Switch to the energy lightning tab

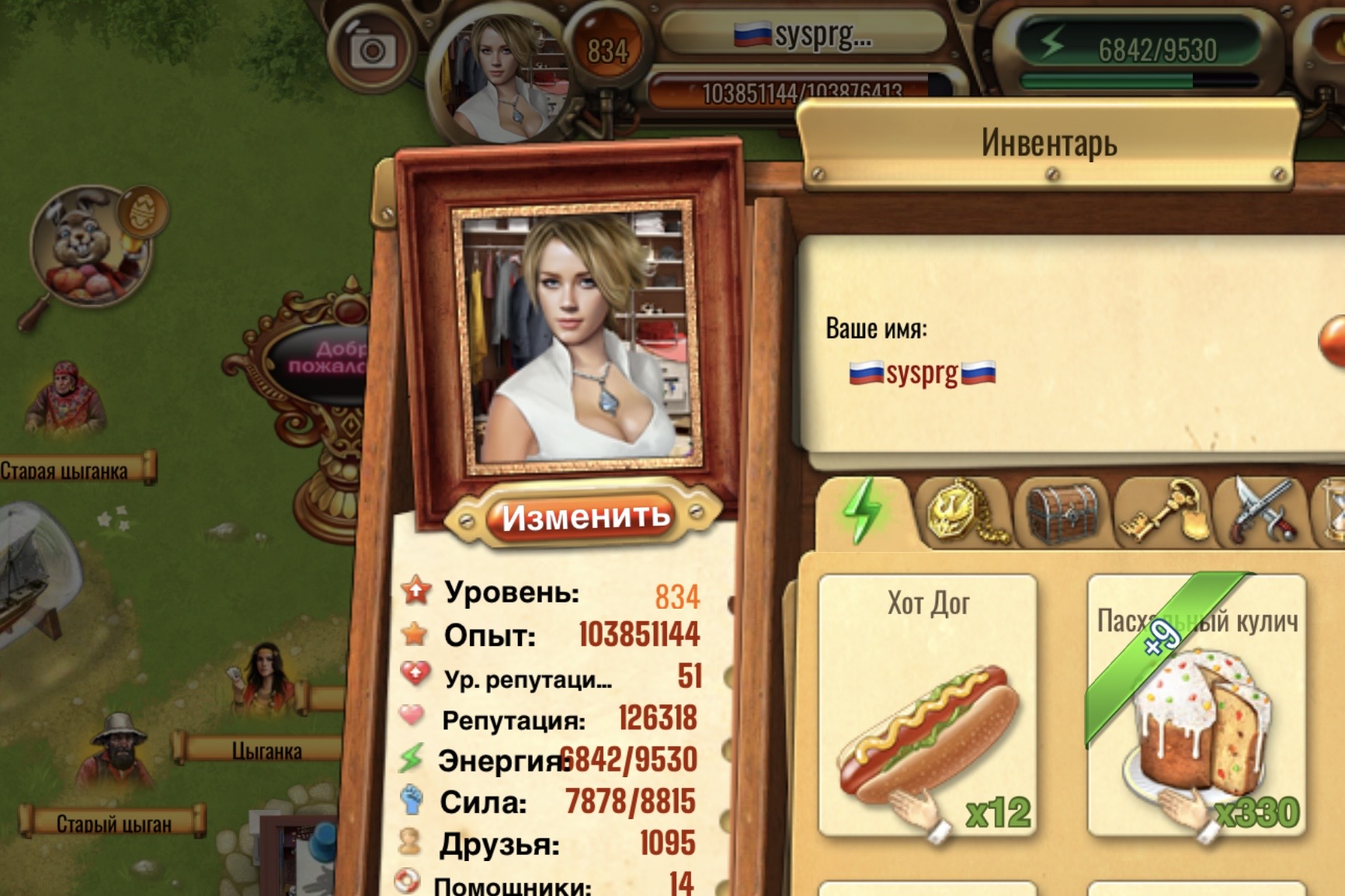(863, 510)
